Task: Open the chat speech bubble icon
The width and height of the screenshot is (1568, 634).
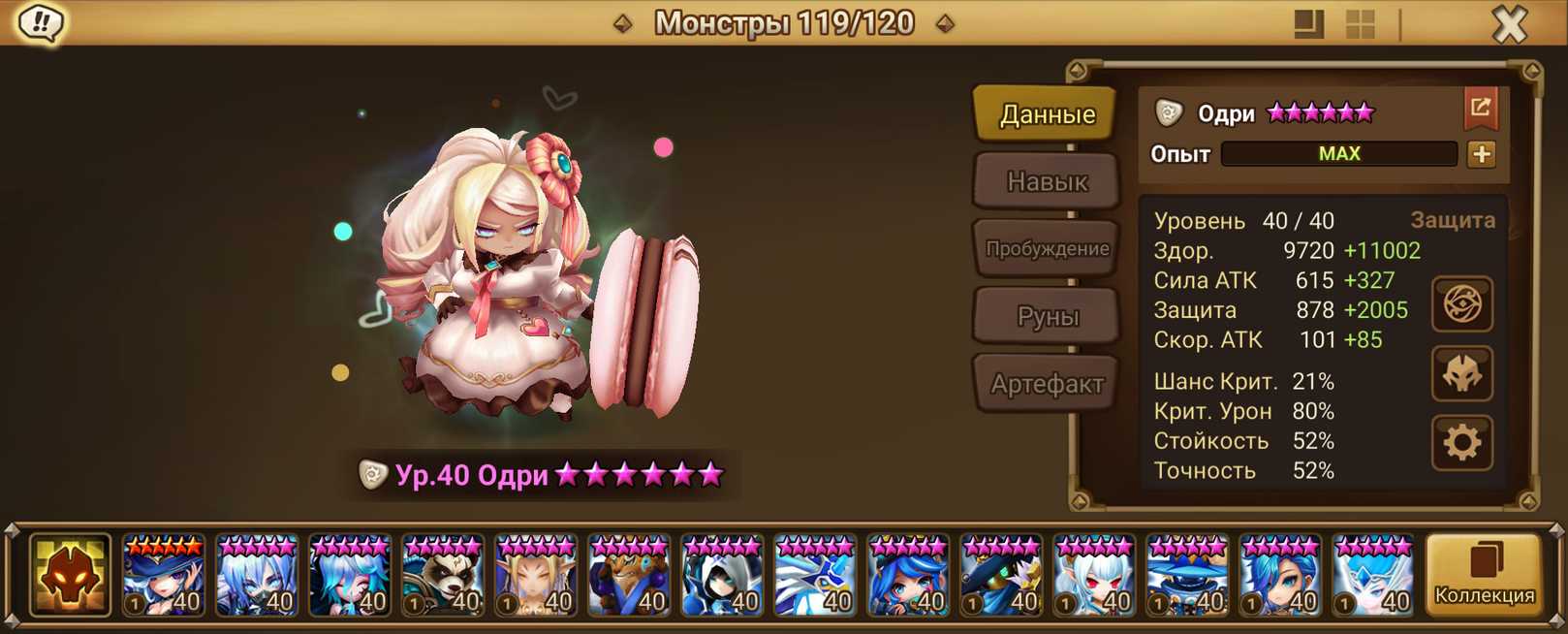Action: click(41, 23)
